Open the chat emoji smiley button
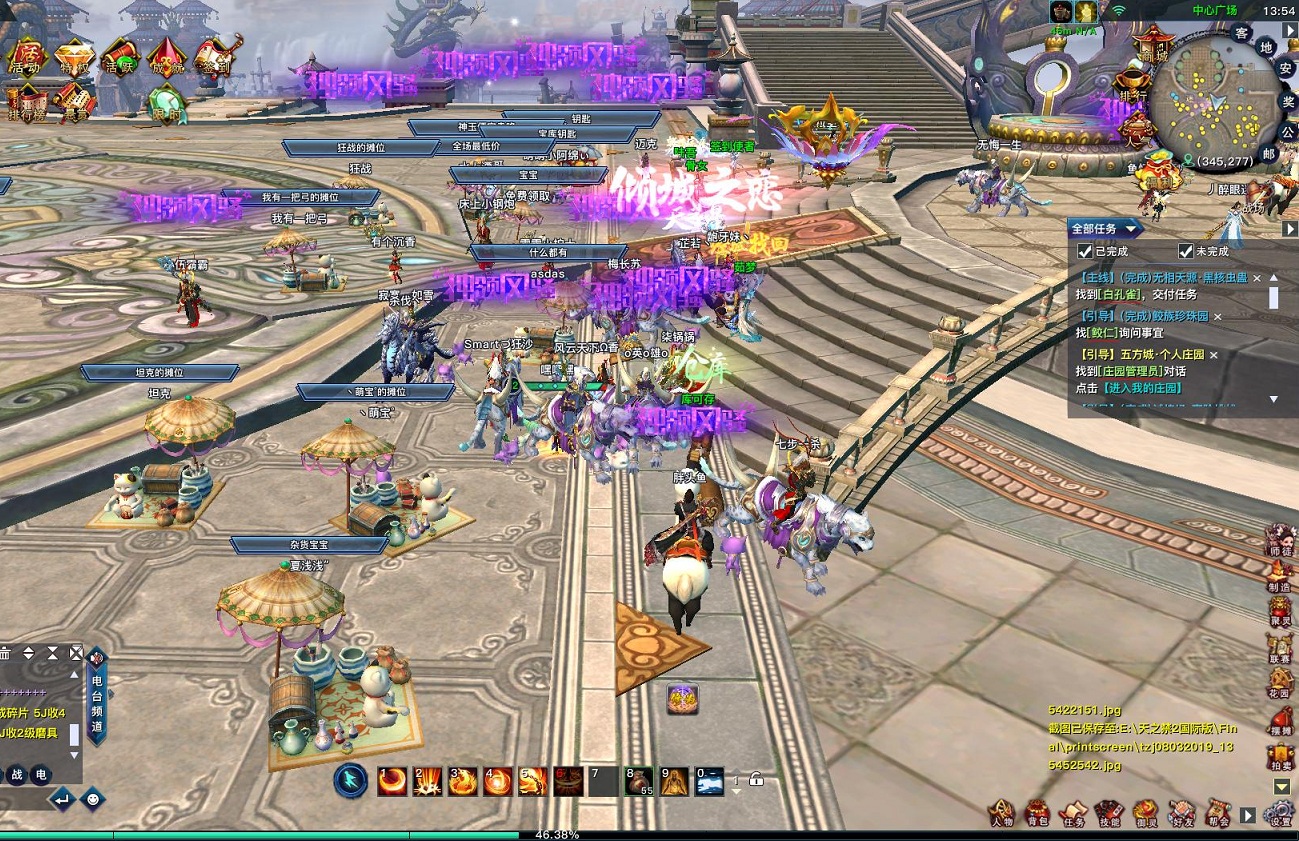Viewport: 1299px width, 841px height. pos(93,799)
